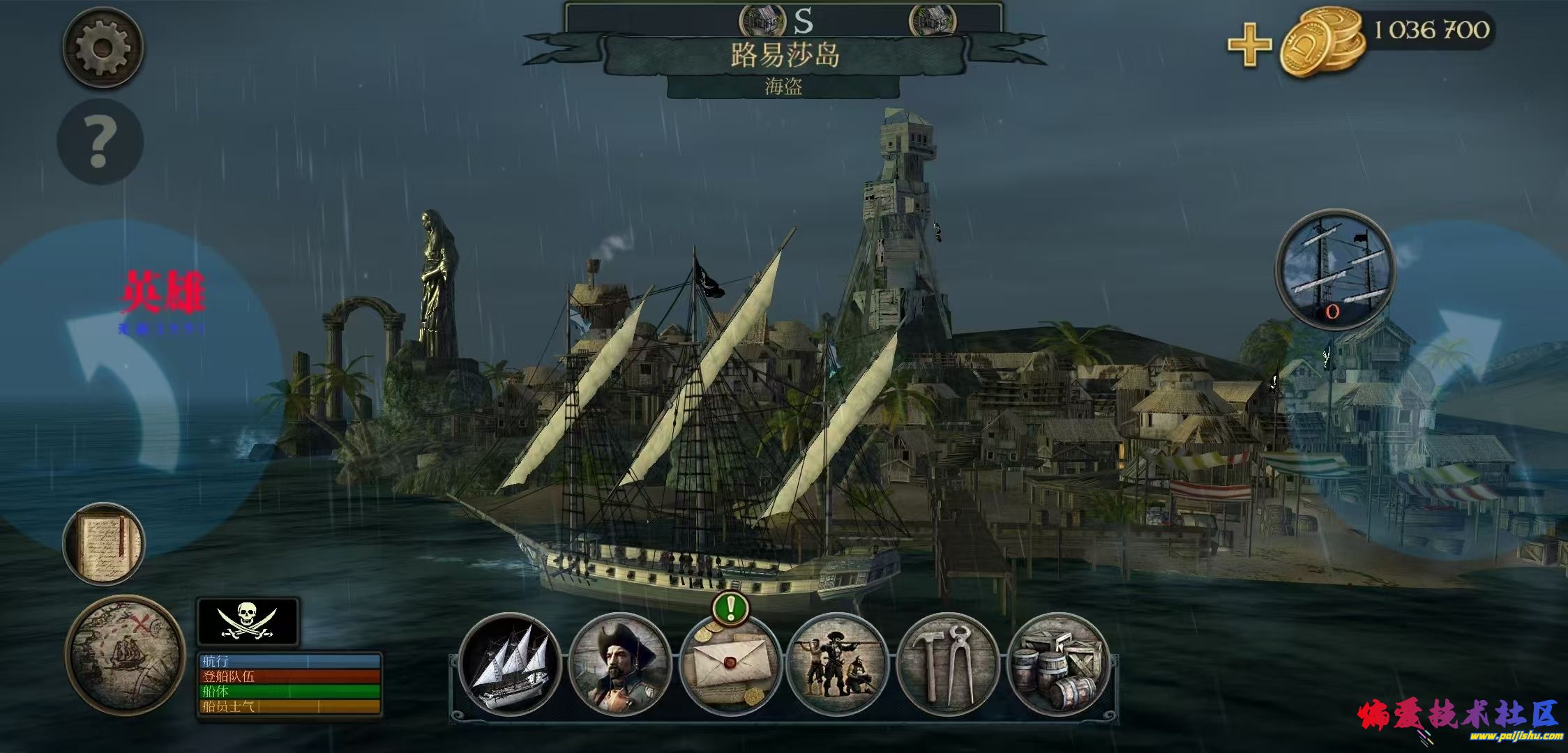Tap the sail mast control icon
This screenshot has height=753, width=1568.
[x=1334, y=270]
